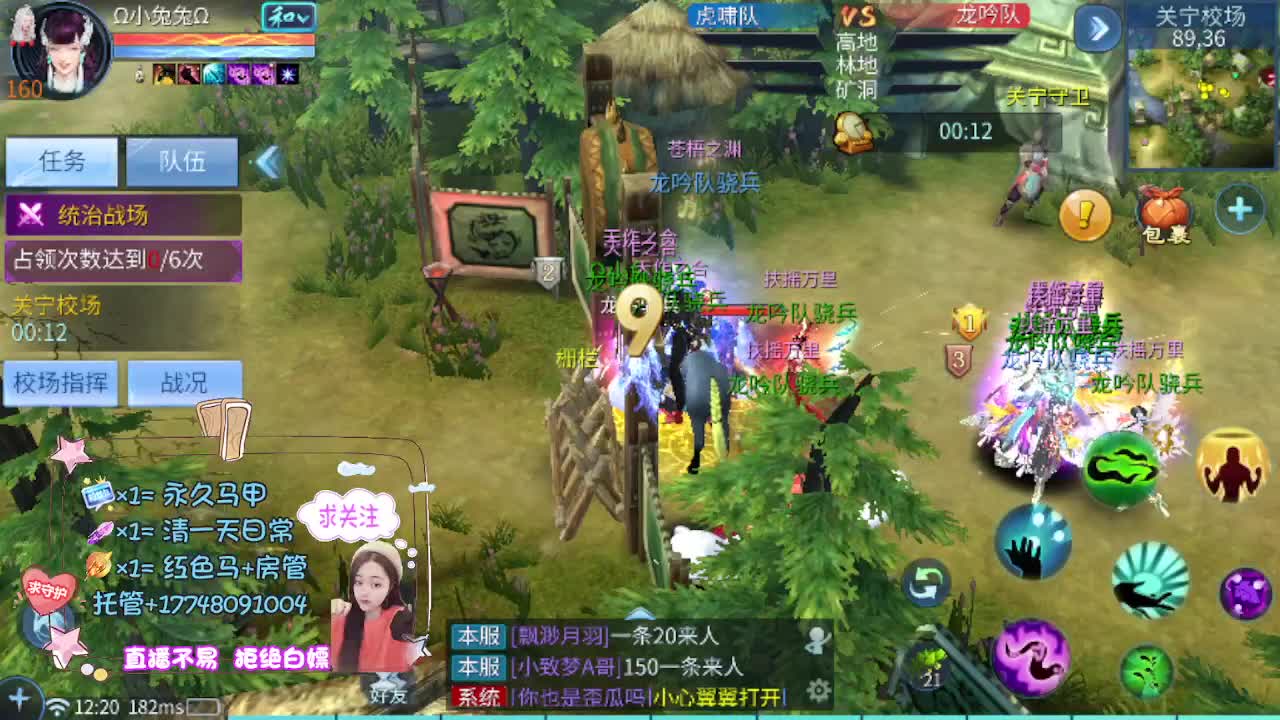This screenshot has width=1280, height=720.
Task: Select the green claw attack skill
Action: pyautogui.click(x=1121, y=471)
